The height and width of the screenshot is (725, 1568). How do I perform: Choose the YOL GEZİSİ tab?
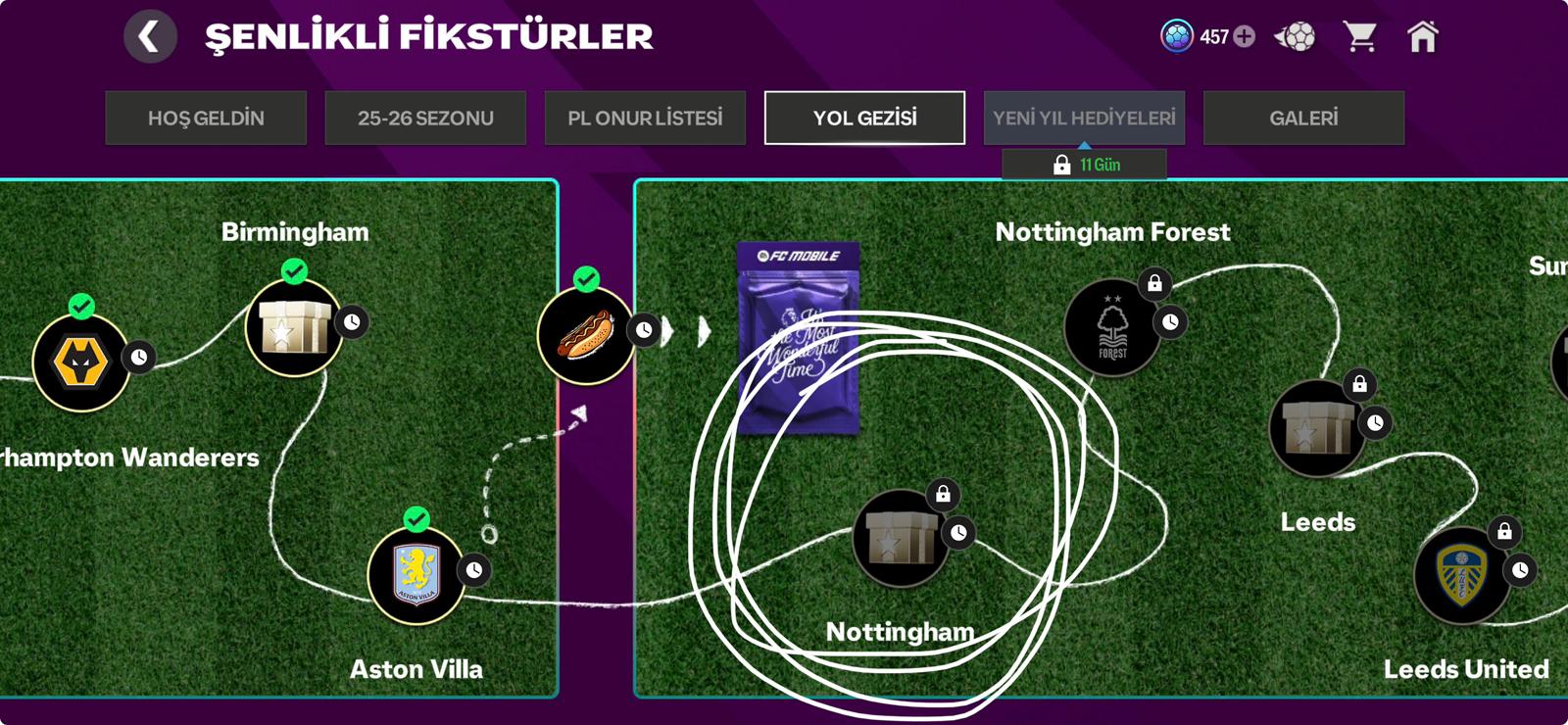click(x=864, y=118)
